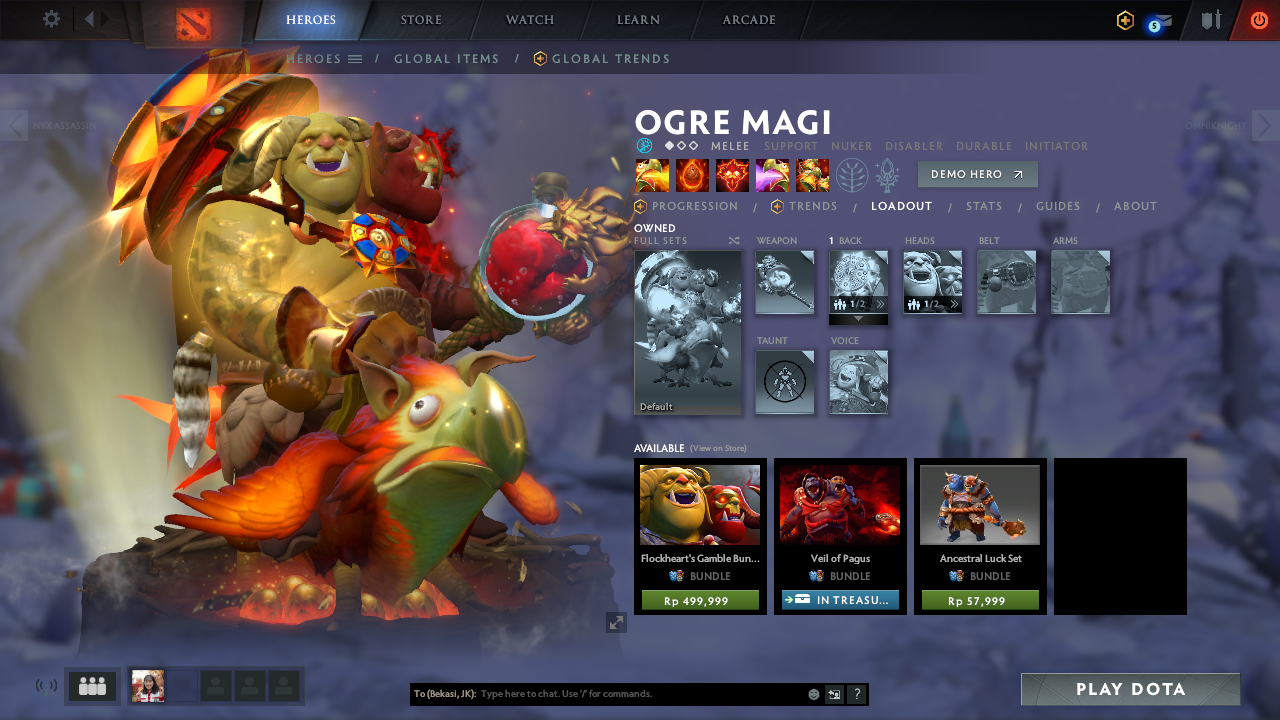
Task: Choose the Weapon loadout slot
Action: tap(785, 282)
